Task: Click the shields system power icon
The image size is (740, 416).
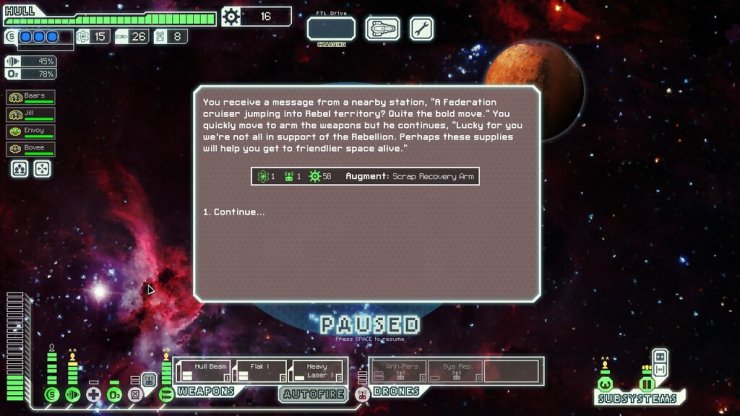Action: [52, 394]
